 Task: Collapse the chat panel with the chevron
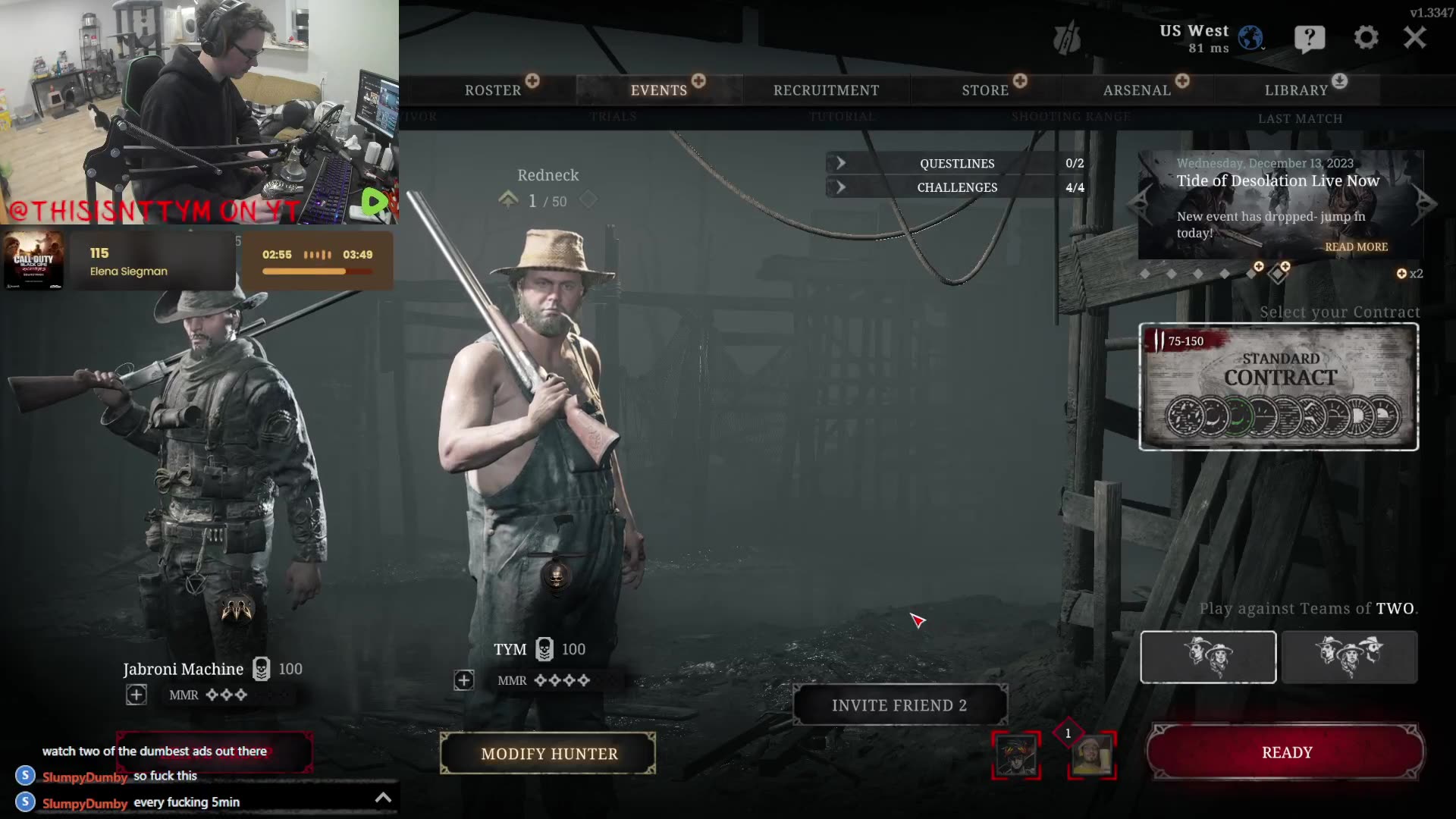[383, 797]
